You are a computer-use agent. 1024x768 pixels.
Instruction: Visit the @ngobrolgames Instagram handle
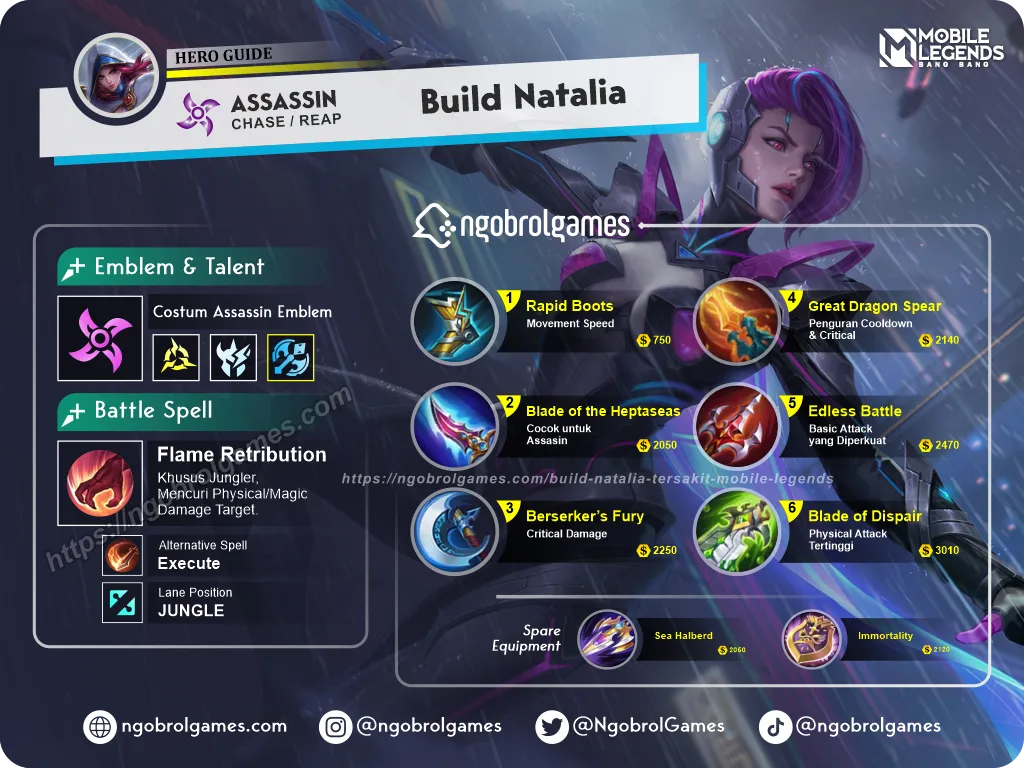(x=412, y=726)
